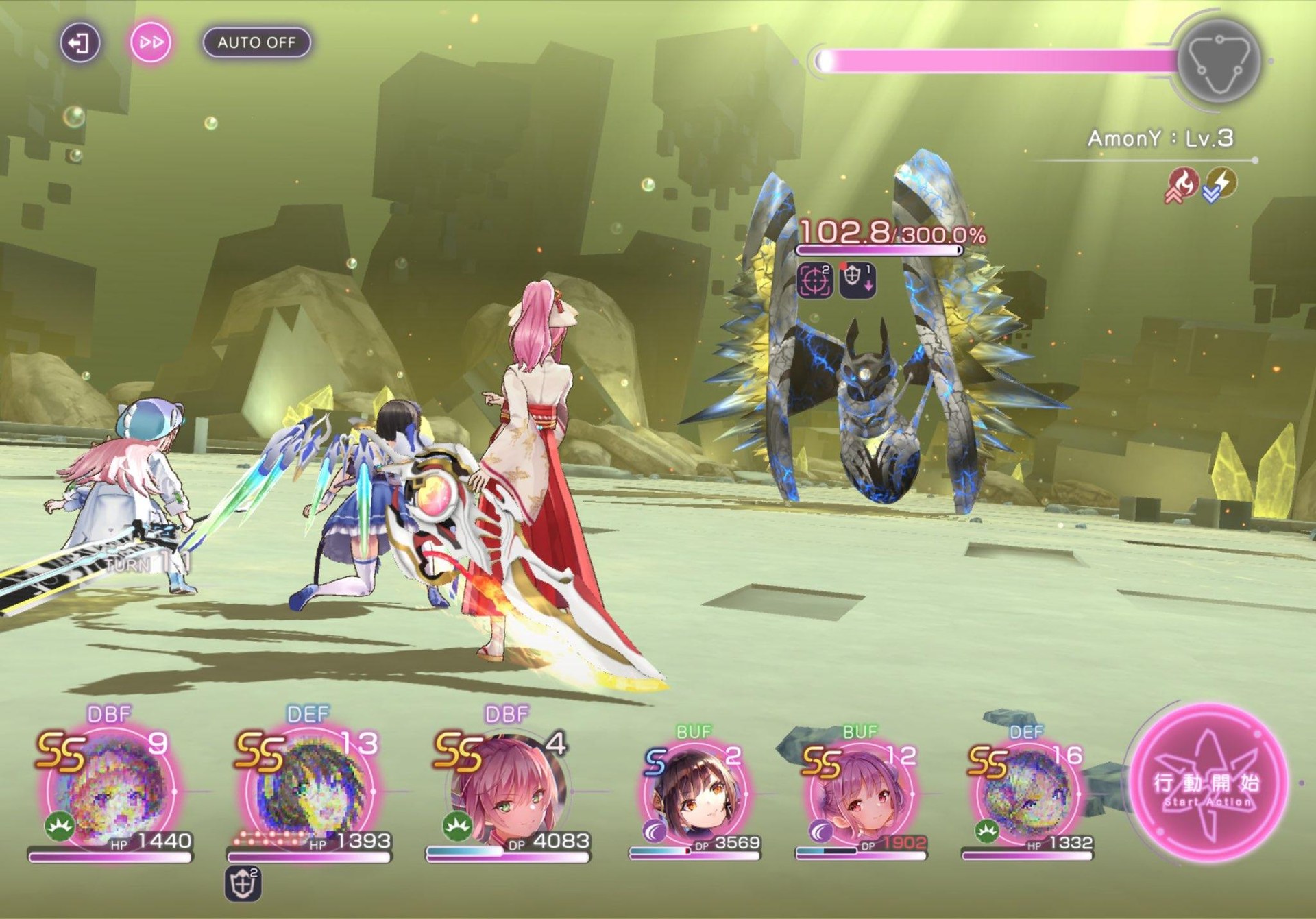Toggle the fast-forward speed button
Viewport: 1316px width, 919px height.
pos(151,42)
